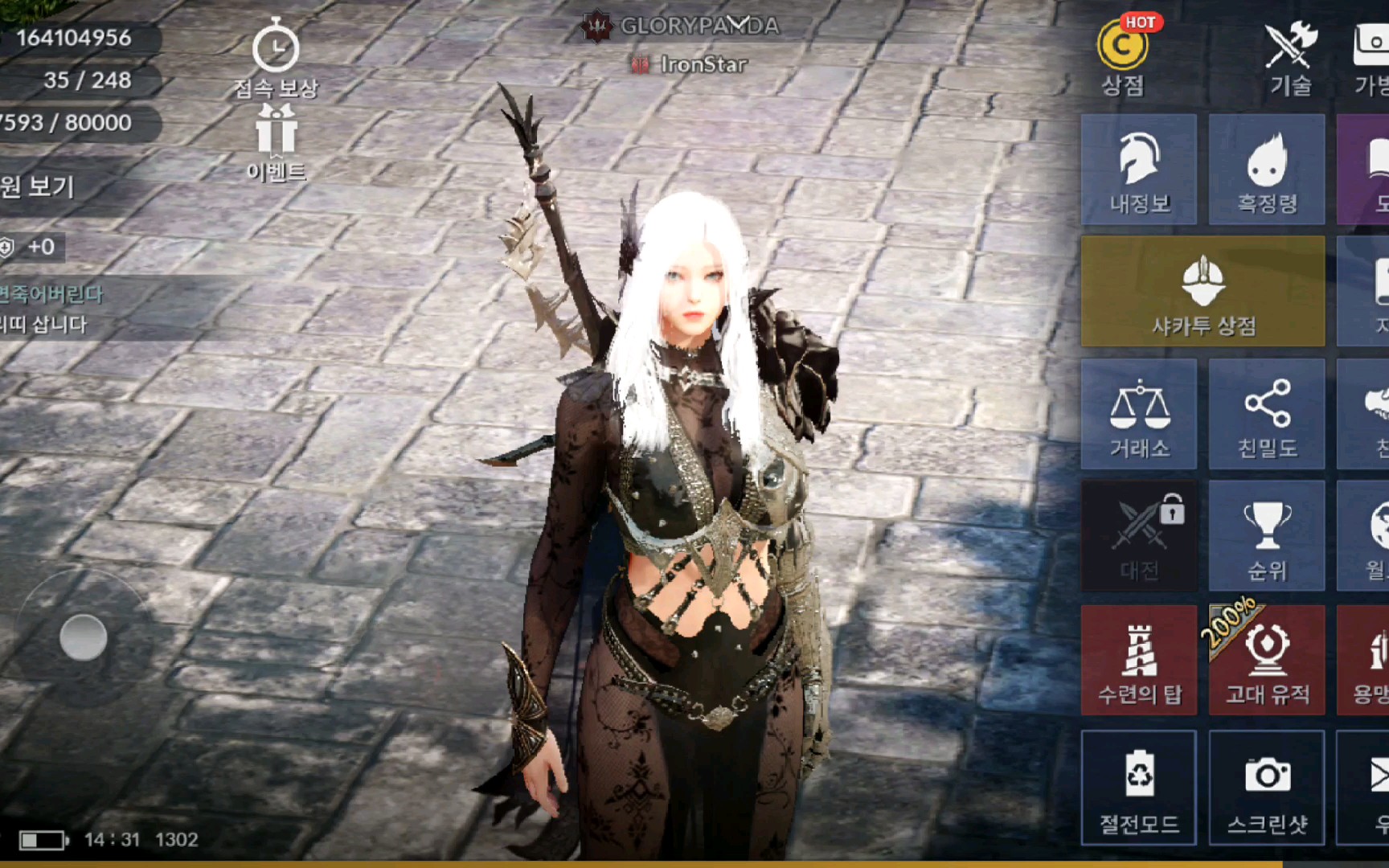Tap the virtual joystick knob

[84, 638]
